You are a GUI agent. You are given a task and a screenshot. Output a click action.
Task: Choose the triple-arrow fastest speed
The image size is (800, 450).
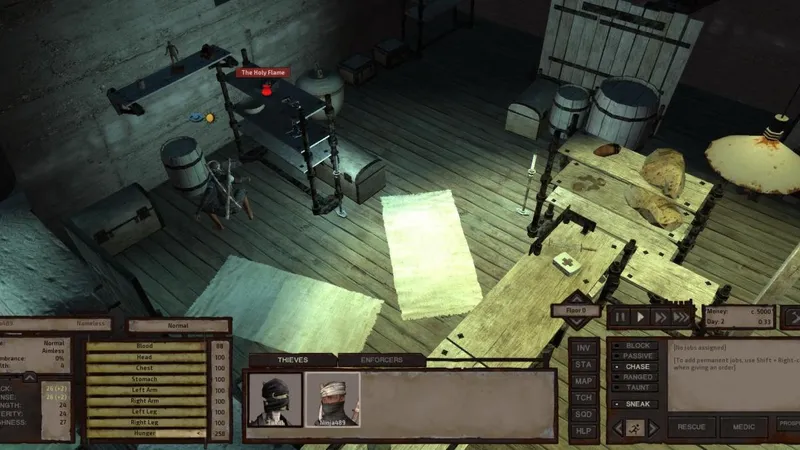[682, 317]
